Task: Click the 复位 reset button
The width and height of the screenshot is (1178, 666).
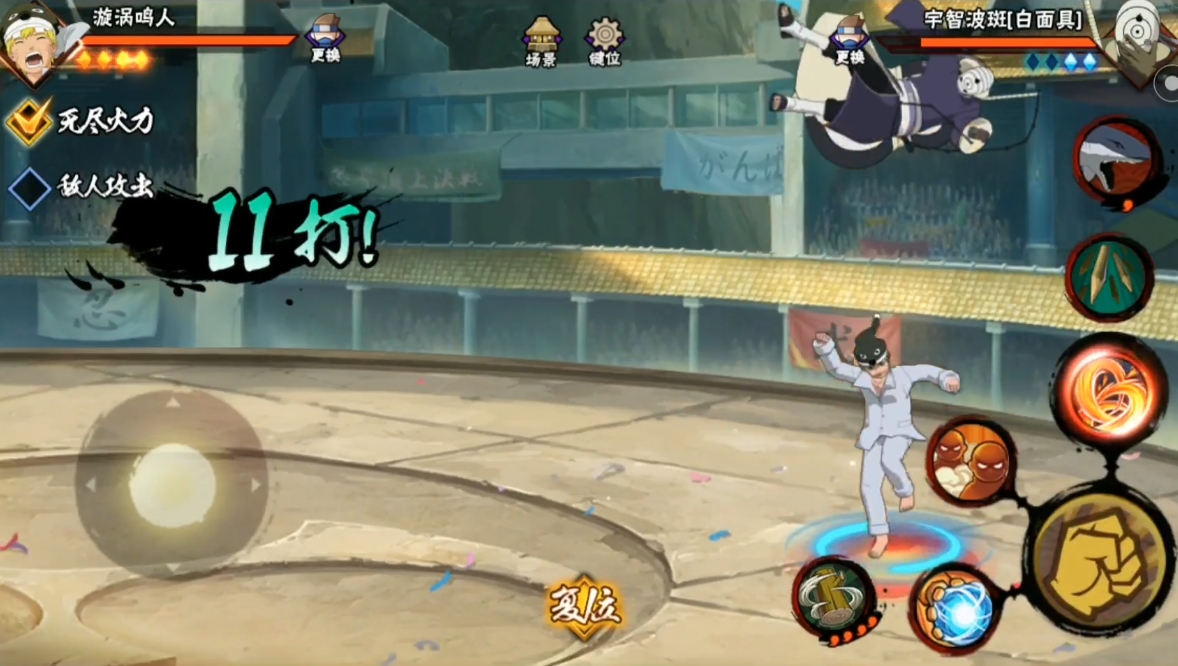Action: (x=585, y=606)
